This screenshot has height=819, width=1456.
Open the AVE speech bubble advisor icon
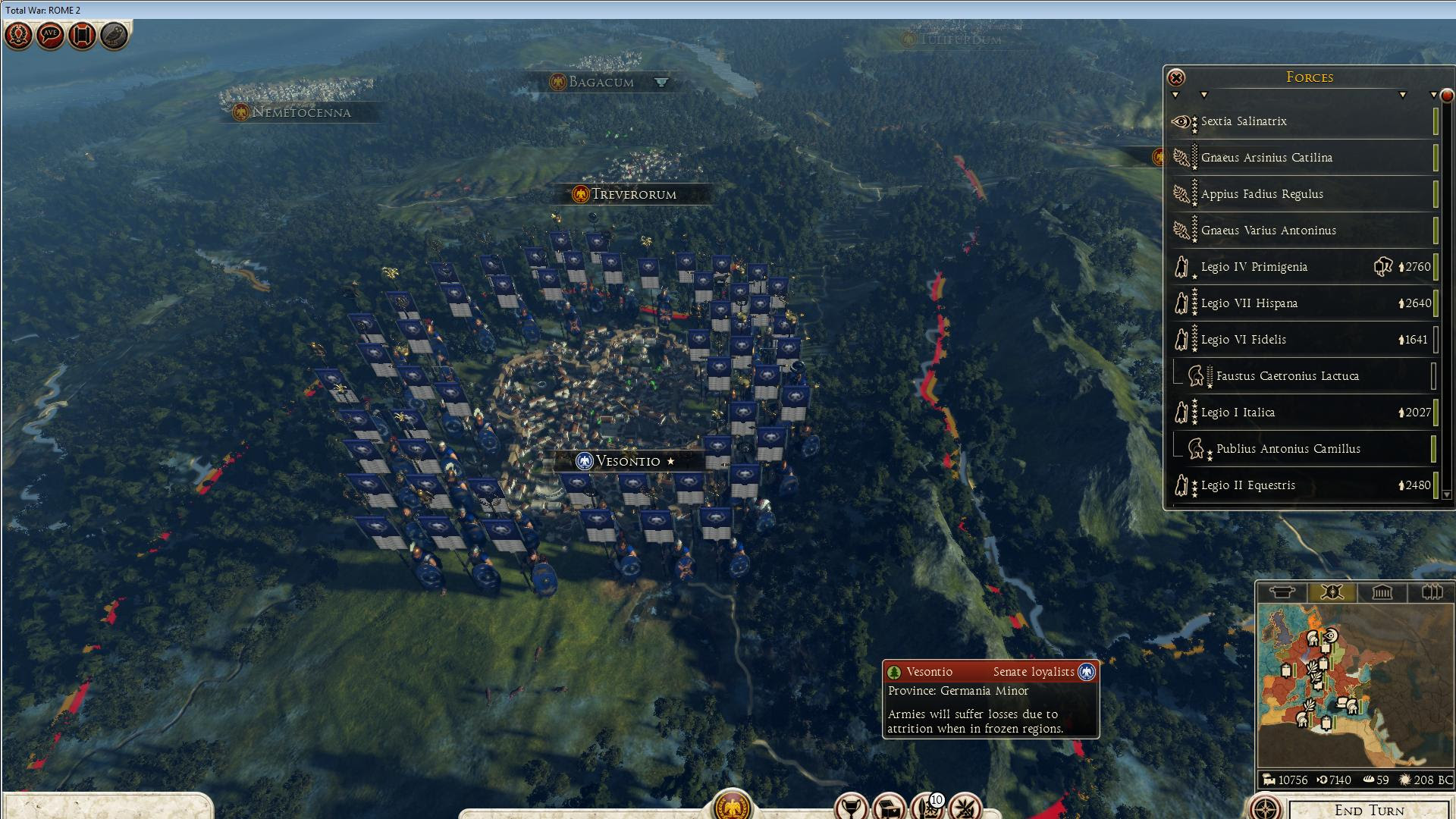[50, 35]
